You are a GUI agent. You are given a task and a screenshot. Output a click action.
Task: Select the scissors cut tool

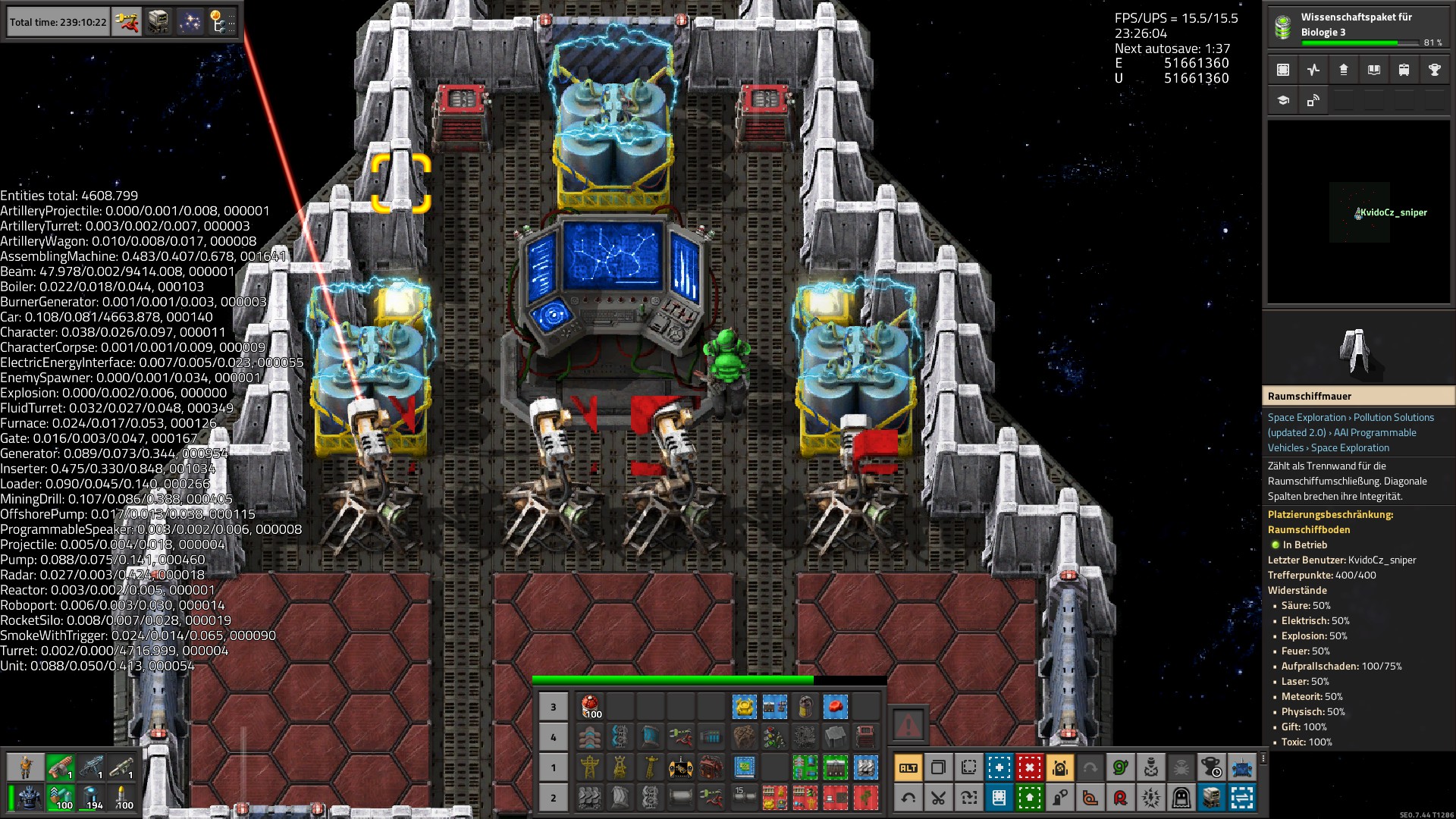click(938, 798)
